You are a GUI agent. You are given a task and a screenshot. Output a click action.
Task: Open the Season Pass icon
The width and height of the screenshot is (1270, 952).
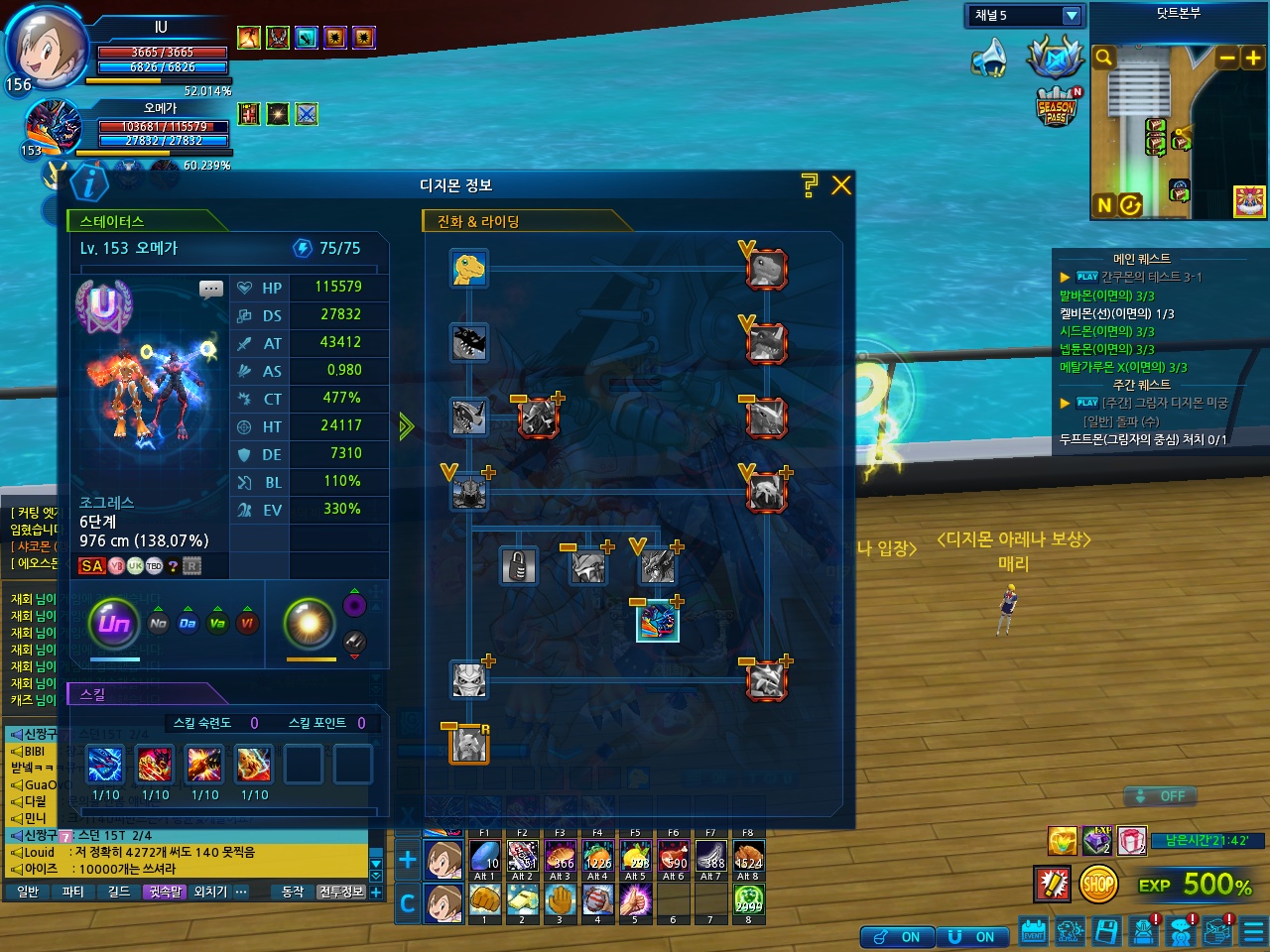[1056, 107]
